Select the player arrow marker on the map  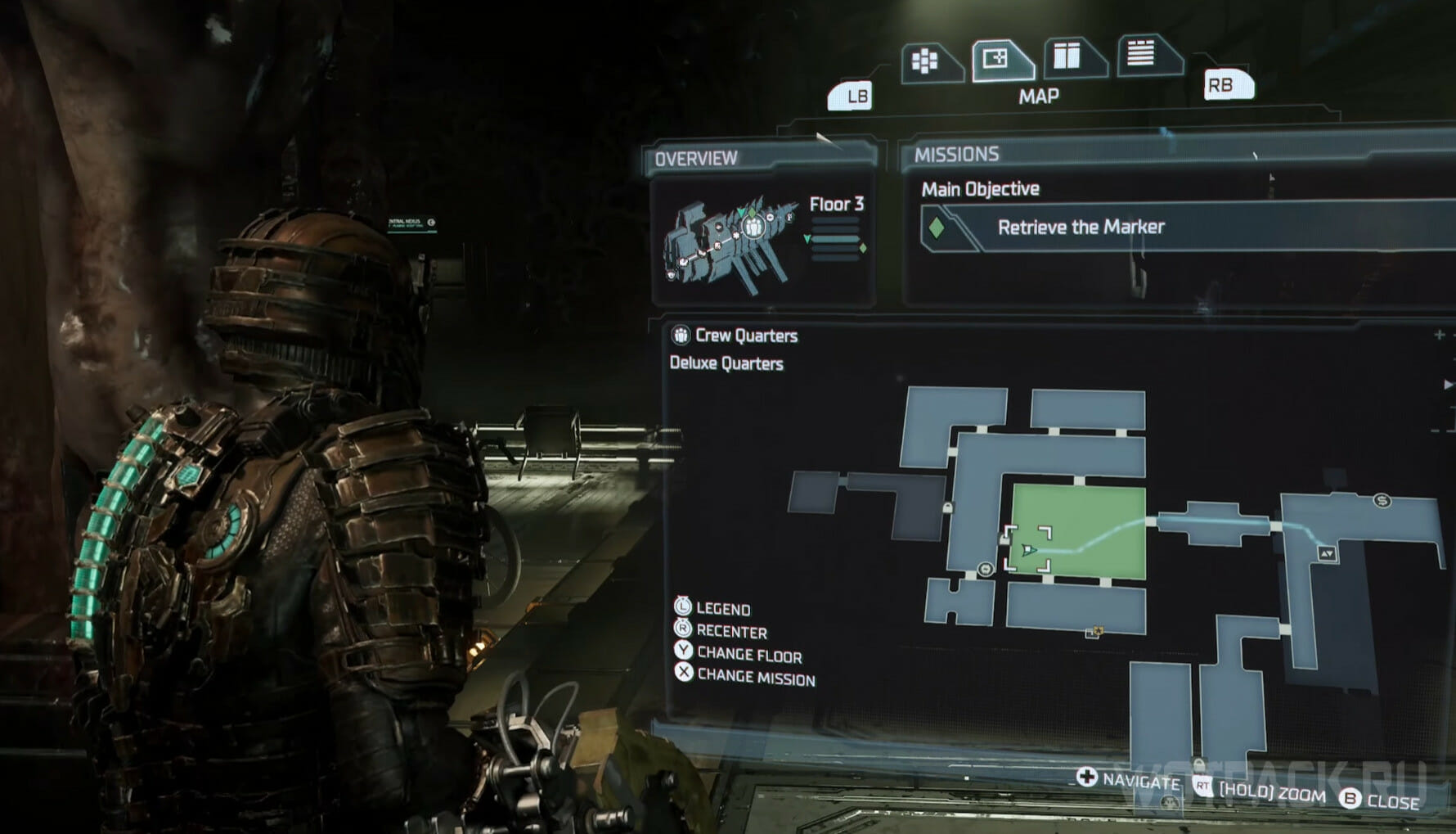[1028, 549]
